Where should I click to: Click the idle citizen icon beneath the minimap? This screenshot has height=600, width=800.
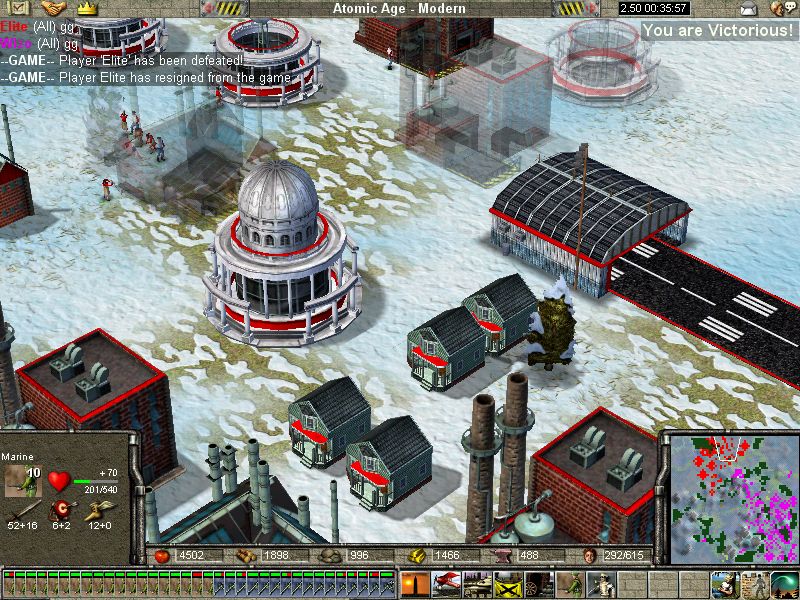click(725, 582)
